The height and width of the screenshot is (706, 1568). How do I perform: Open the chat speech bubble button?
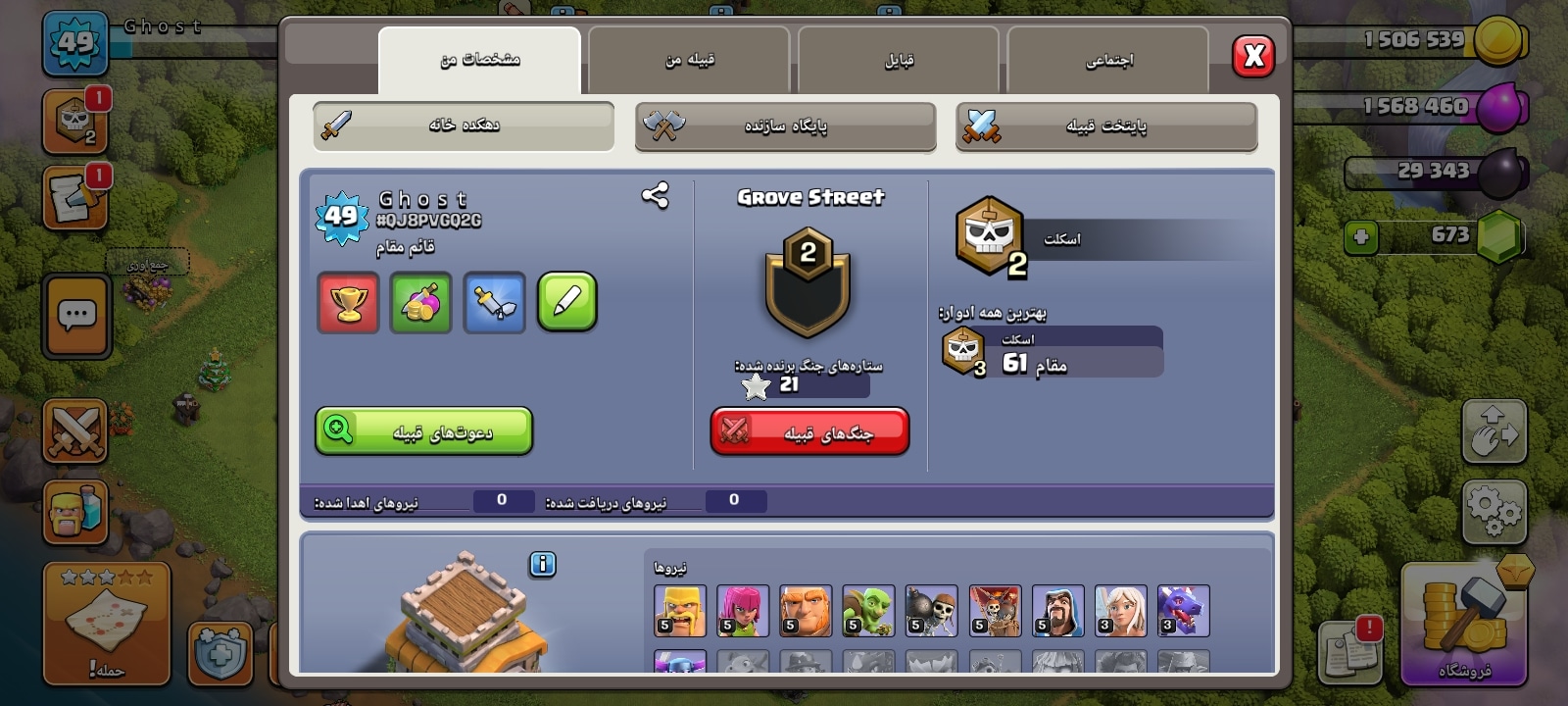tap(76, 316)
